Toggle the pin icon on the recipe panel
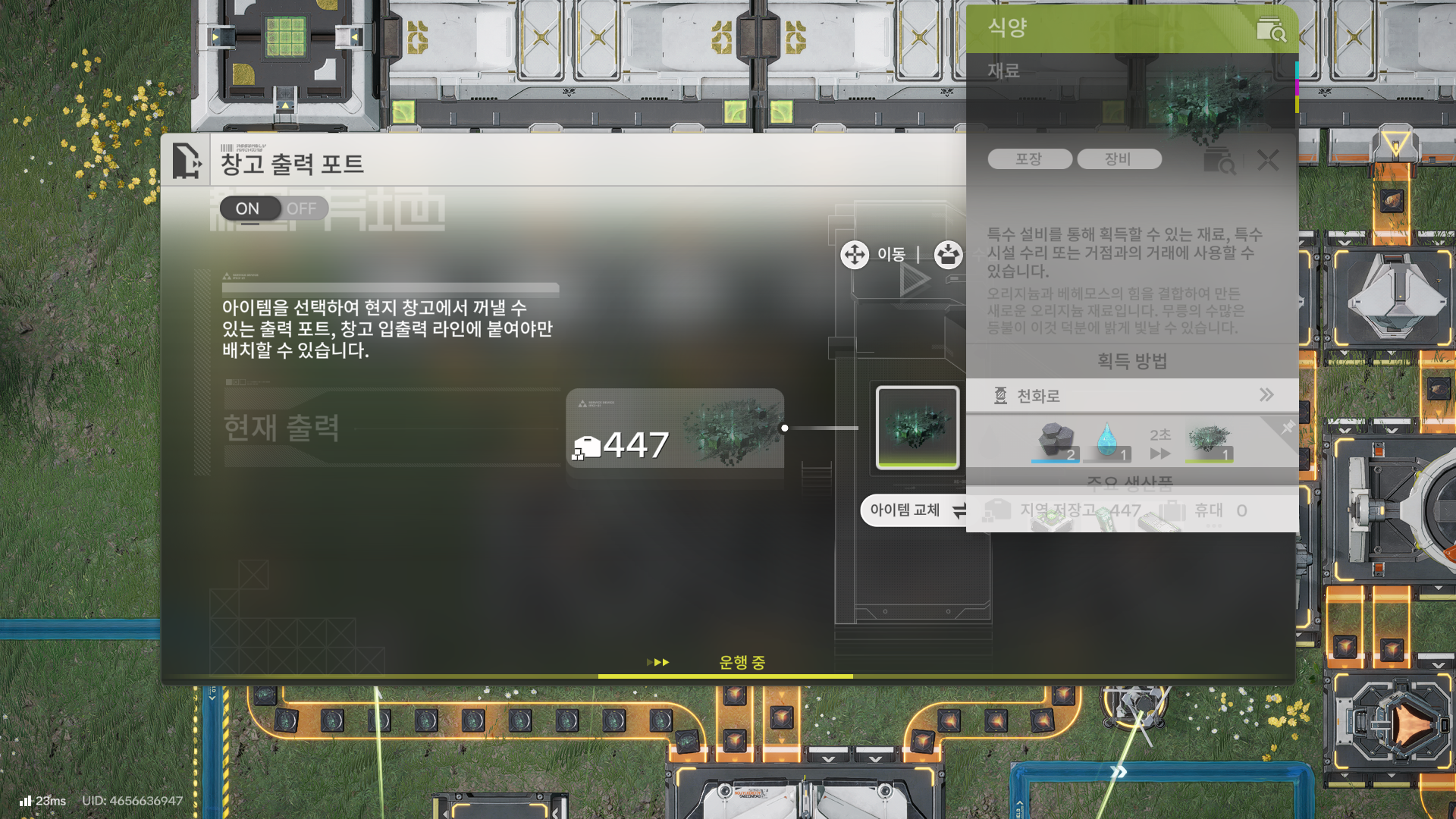Viewport: 1456px width, 819px height. (x=1288, y=427)
